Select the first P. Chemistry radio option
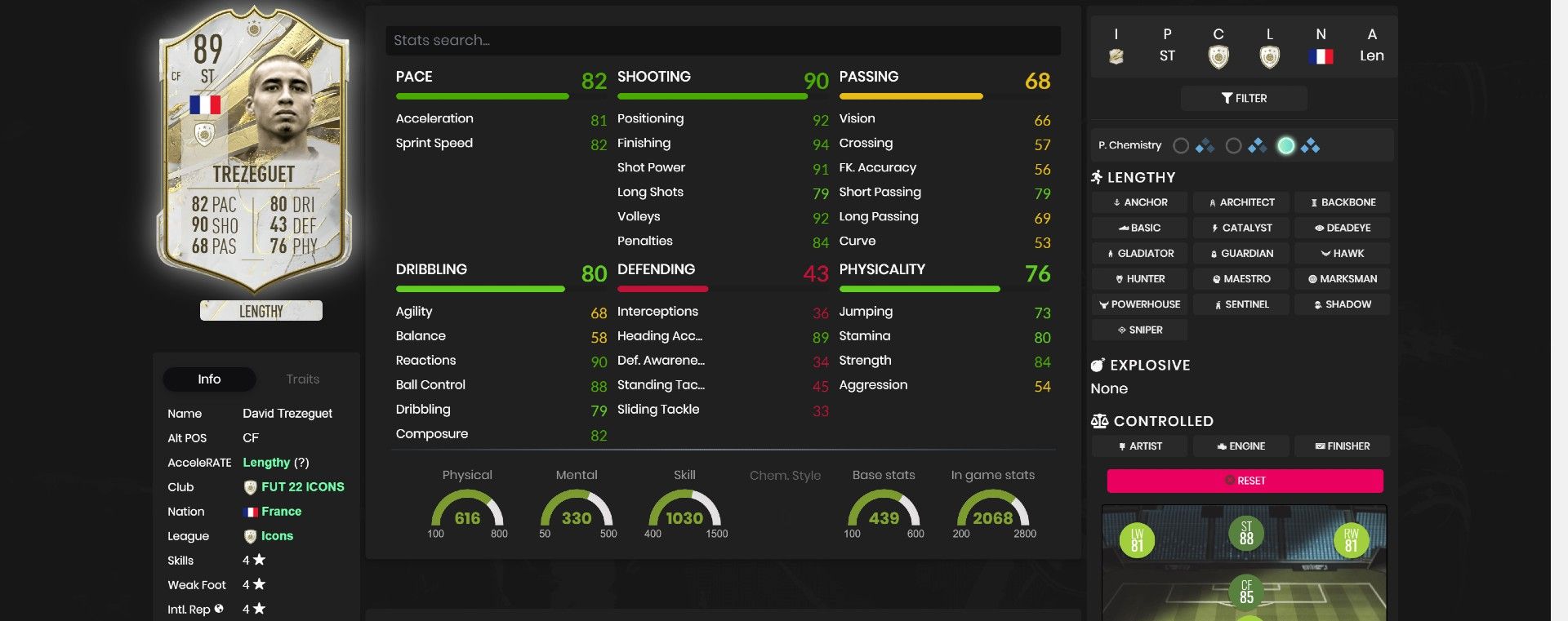Screen dimensions: 1568x621 click(1182, 144)
